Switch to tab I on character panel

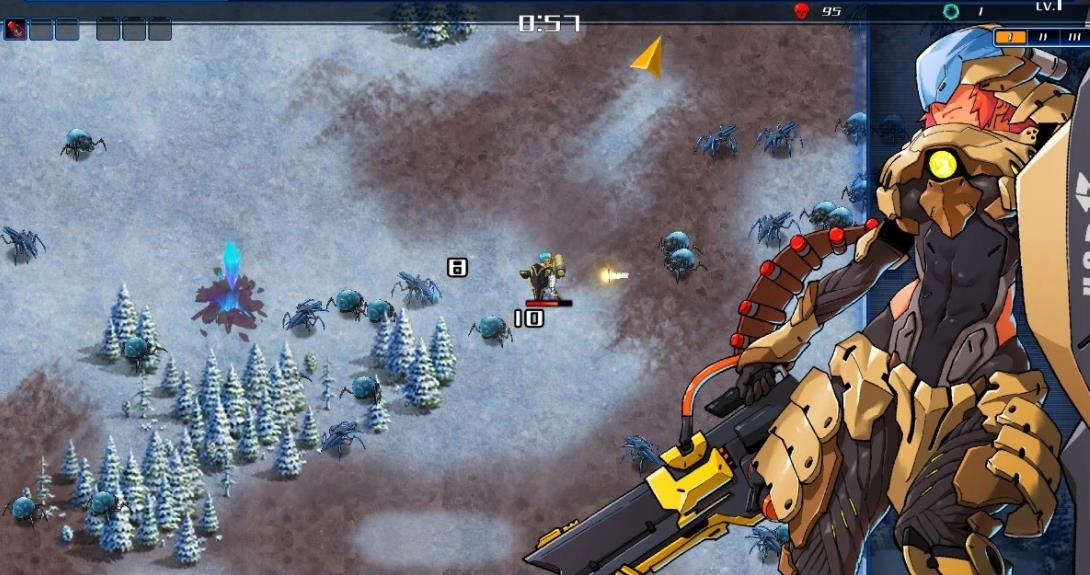click(1010, 37)
